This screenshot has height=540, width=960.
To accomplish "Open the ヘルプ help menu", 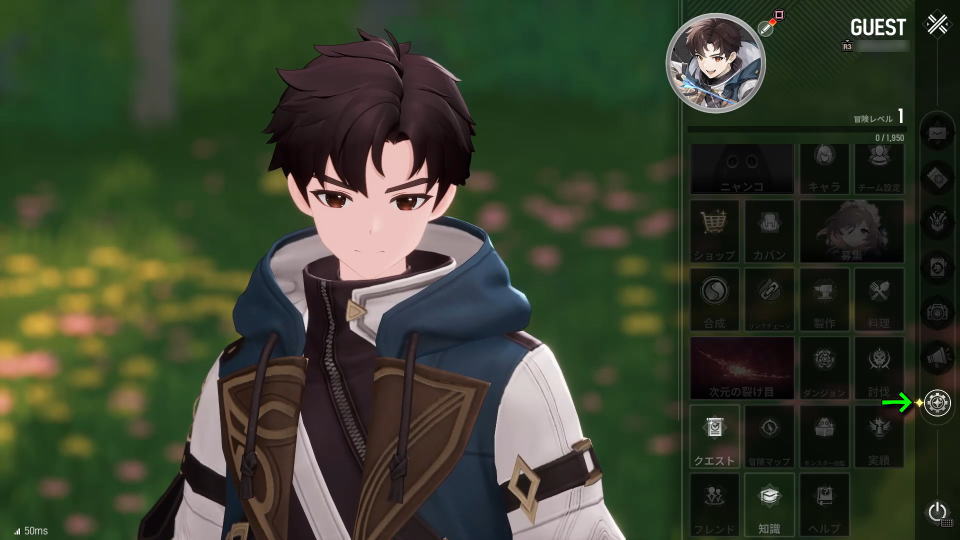I will pyautogui.click(x=824, y=504).
